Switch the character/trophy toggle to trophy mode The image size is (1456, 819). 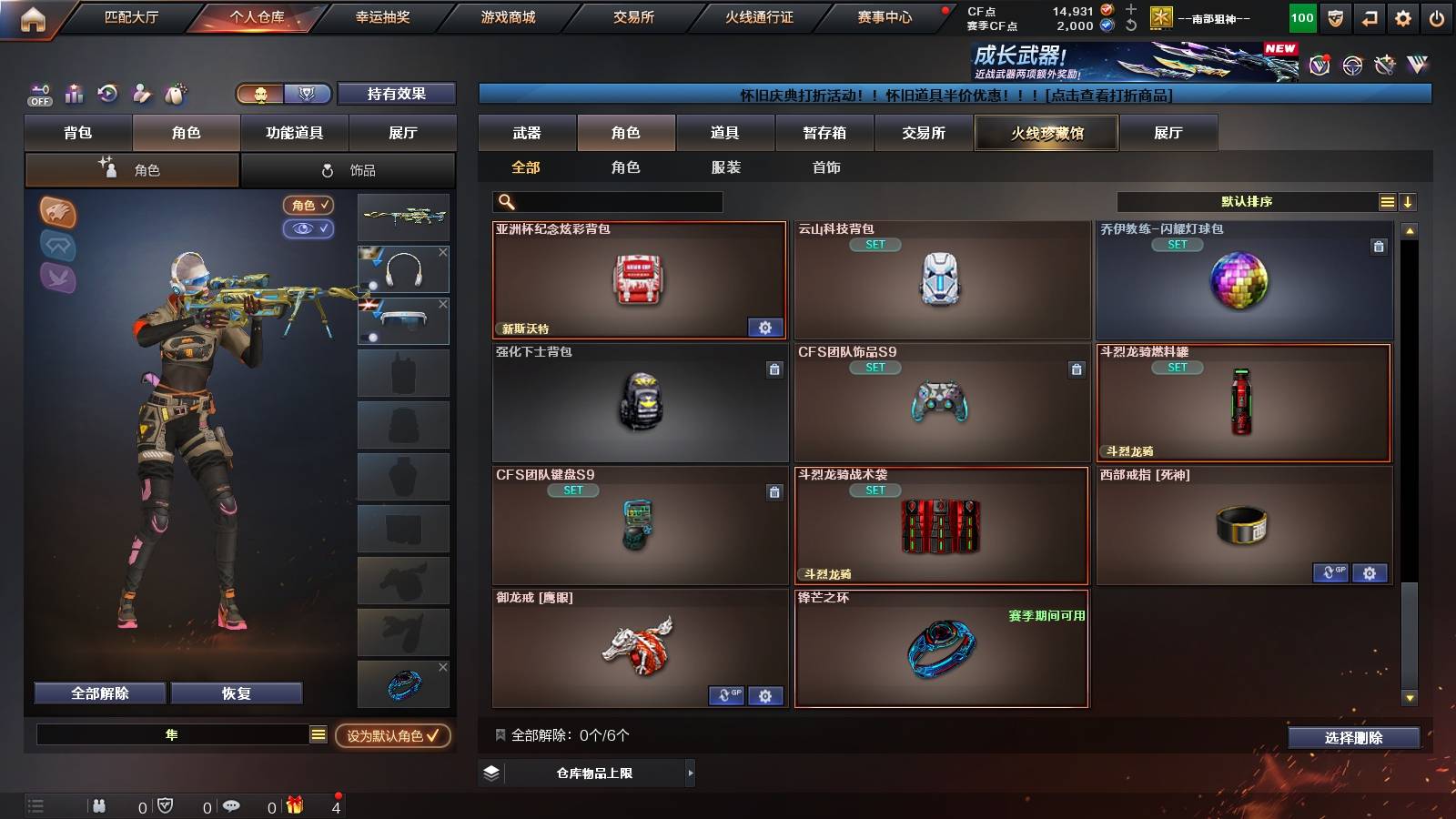[308, 94]
